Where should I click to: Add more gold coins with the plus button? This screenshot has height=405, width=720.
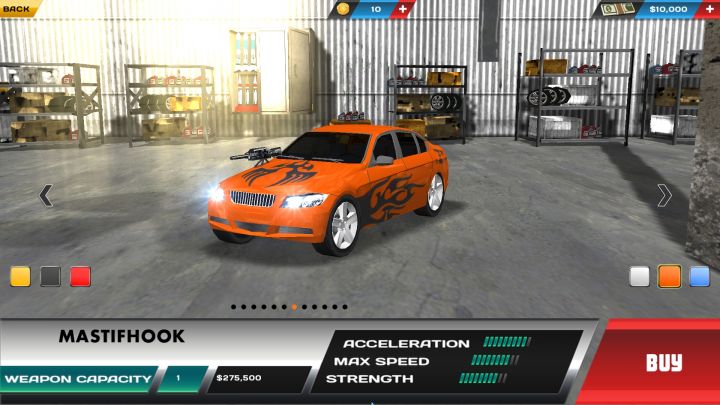(403, 9)
